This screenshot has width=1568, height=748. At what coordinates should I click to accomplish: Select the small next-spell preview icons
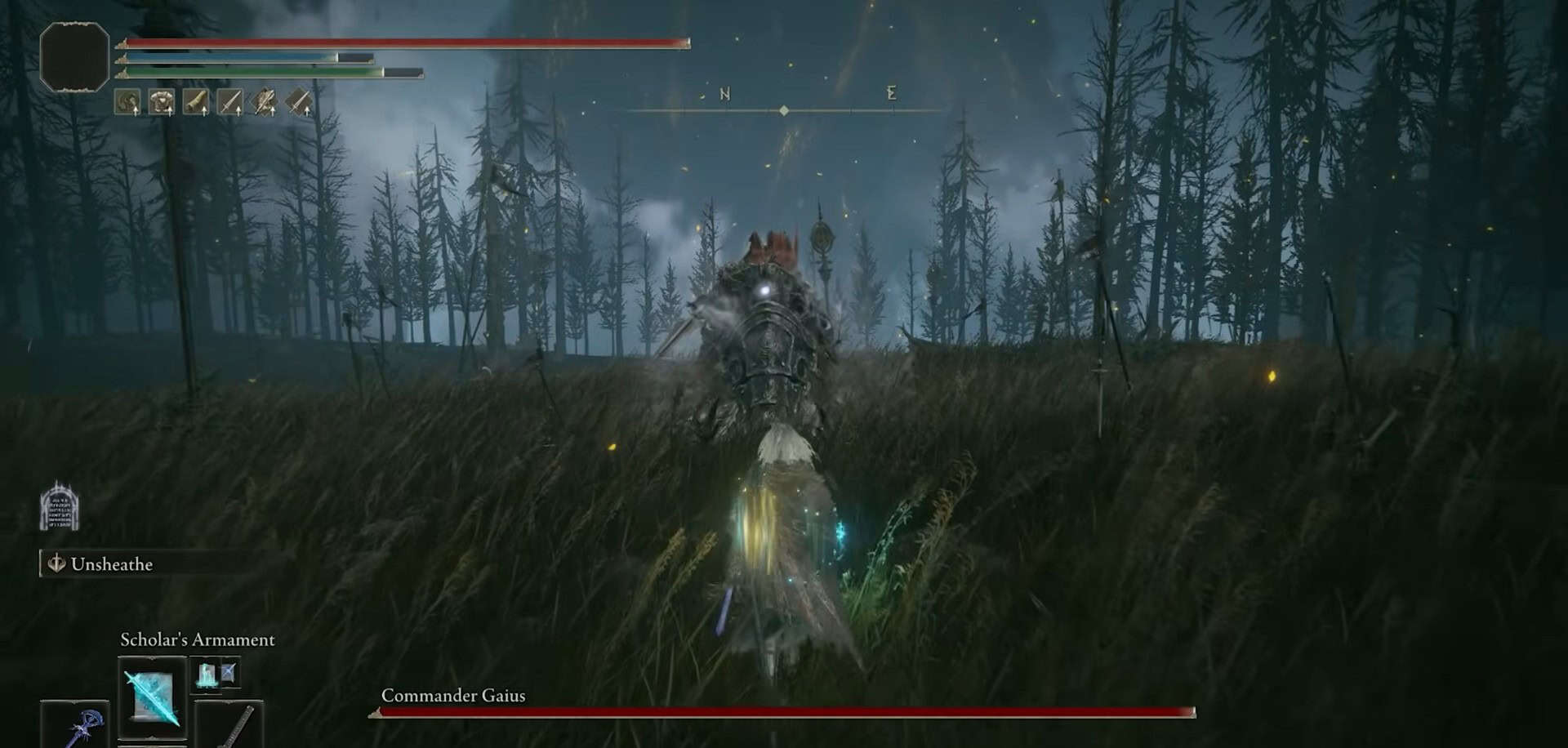click(x=216, y=675)
